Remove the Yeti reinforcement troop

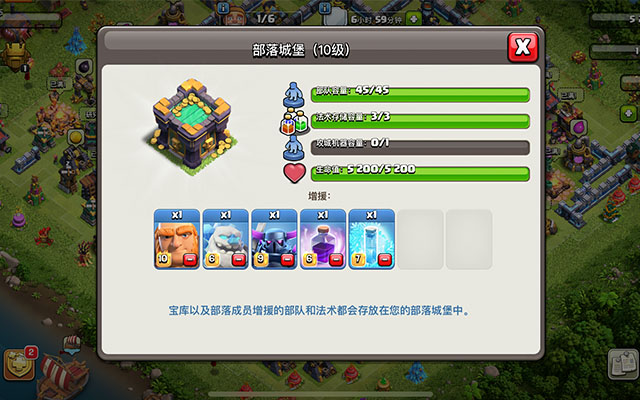(x=238, y=260)
